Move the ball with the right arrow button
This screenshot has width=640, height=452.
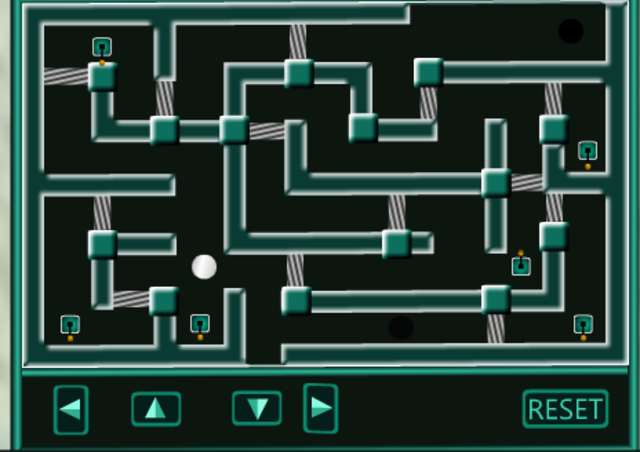click(x=320, y=408)
